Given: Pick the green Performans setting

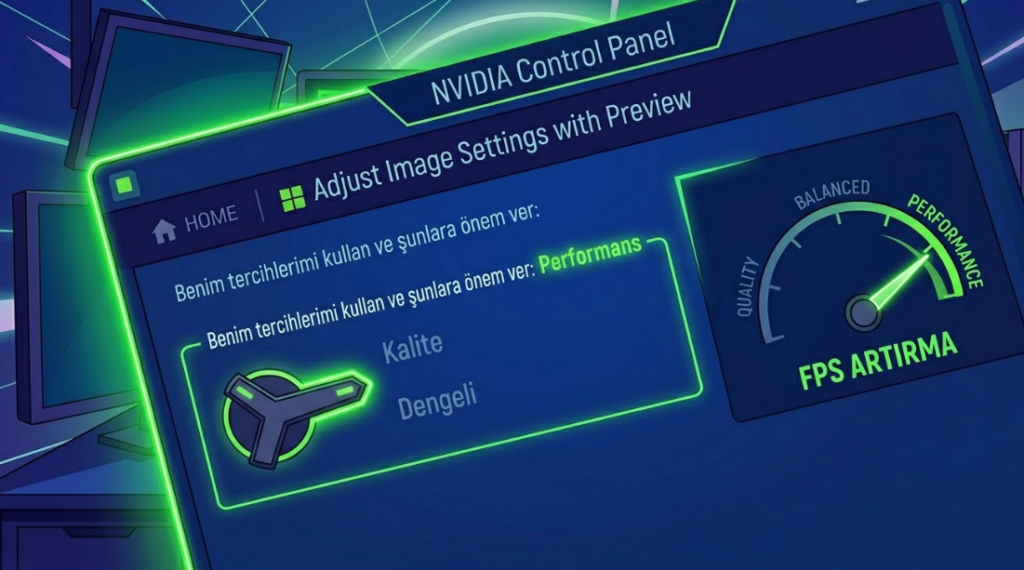Looking at the screenshot, I should pyautogui.click(x=590, y=256).
